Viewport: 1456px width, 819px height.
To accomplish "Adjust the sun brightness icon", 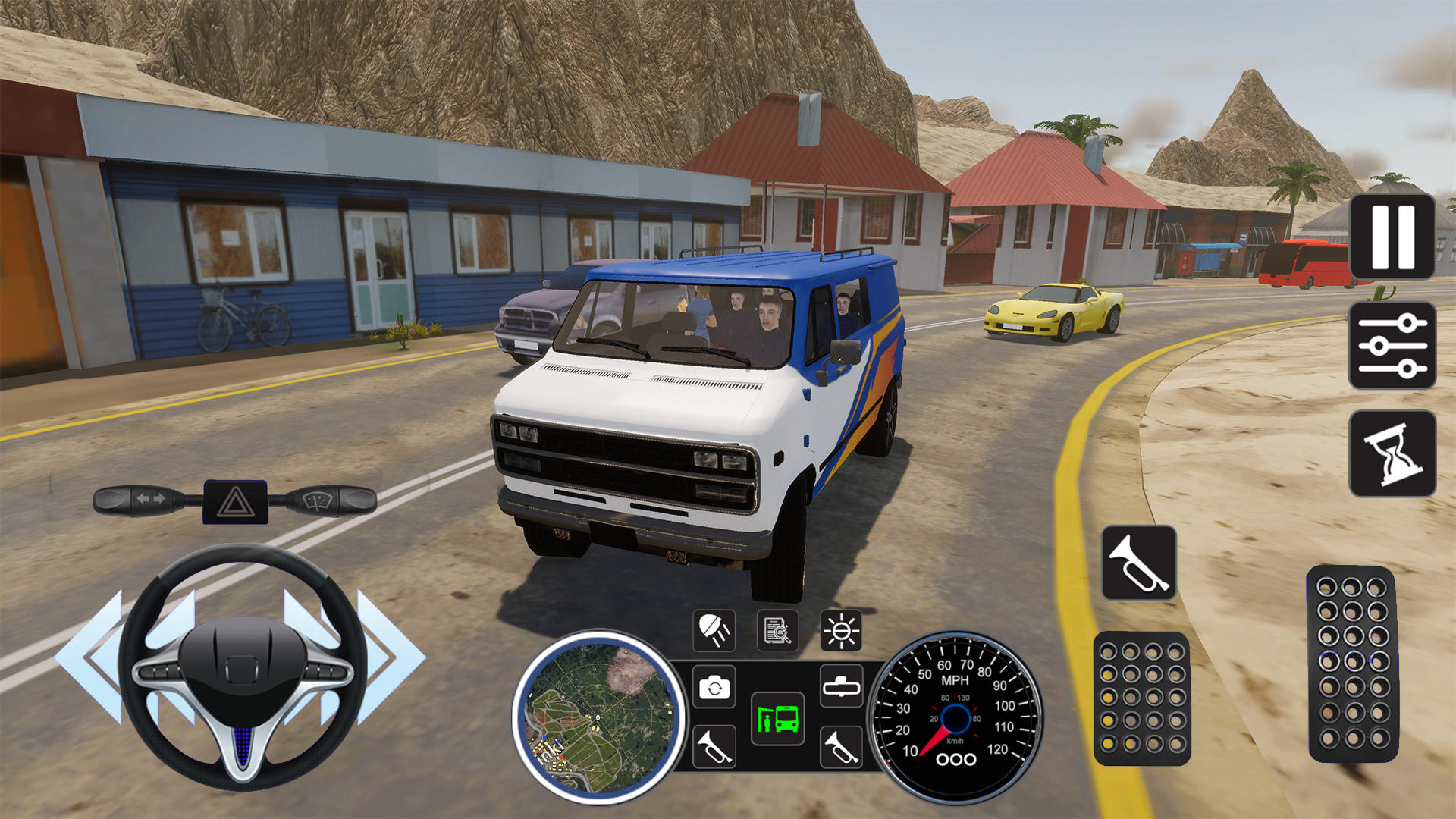I will [841, 631].
